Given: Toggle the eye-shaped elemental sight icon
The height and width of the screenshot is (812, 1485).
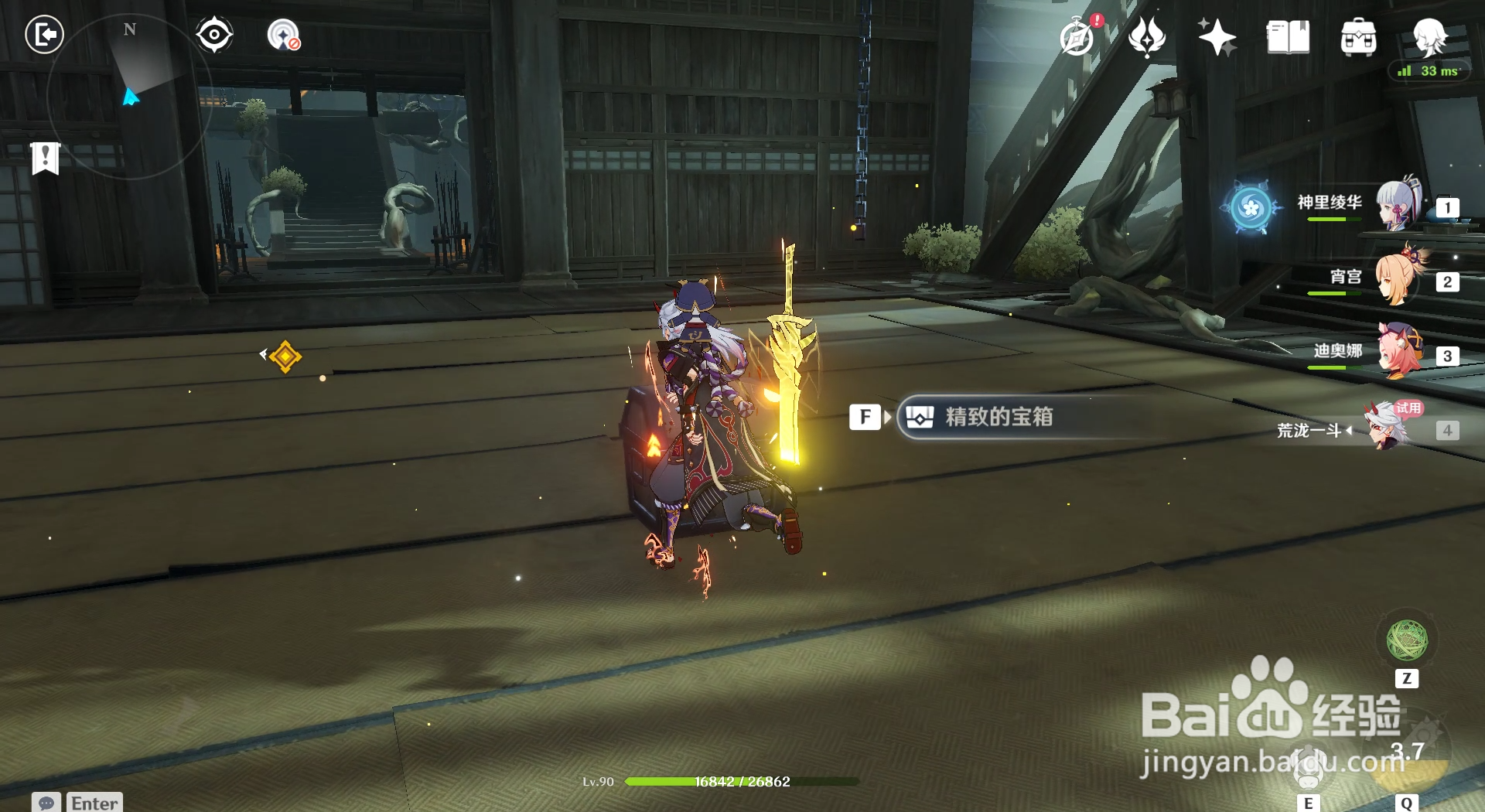Looking at the screenshot, I should (214, 35).
